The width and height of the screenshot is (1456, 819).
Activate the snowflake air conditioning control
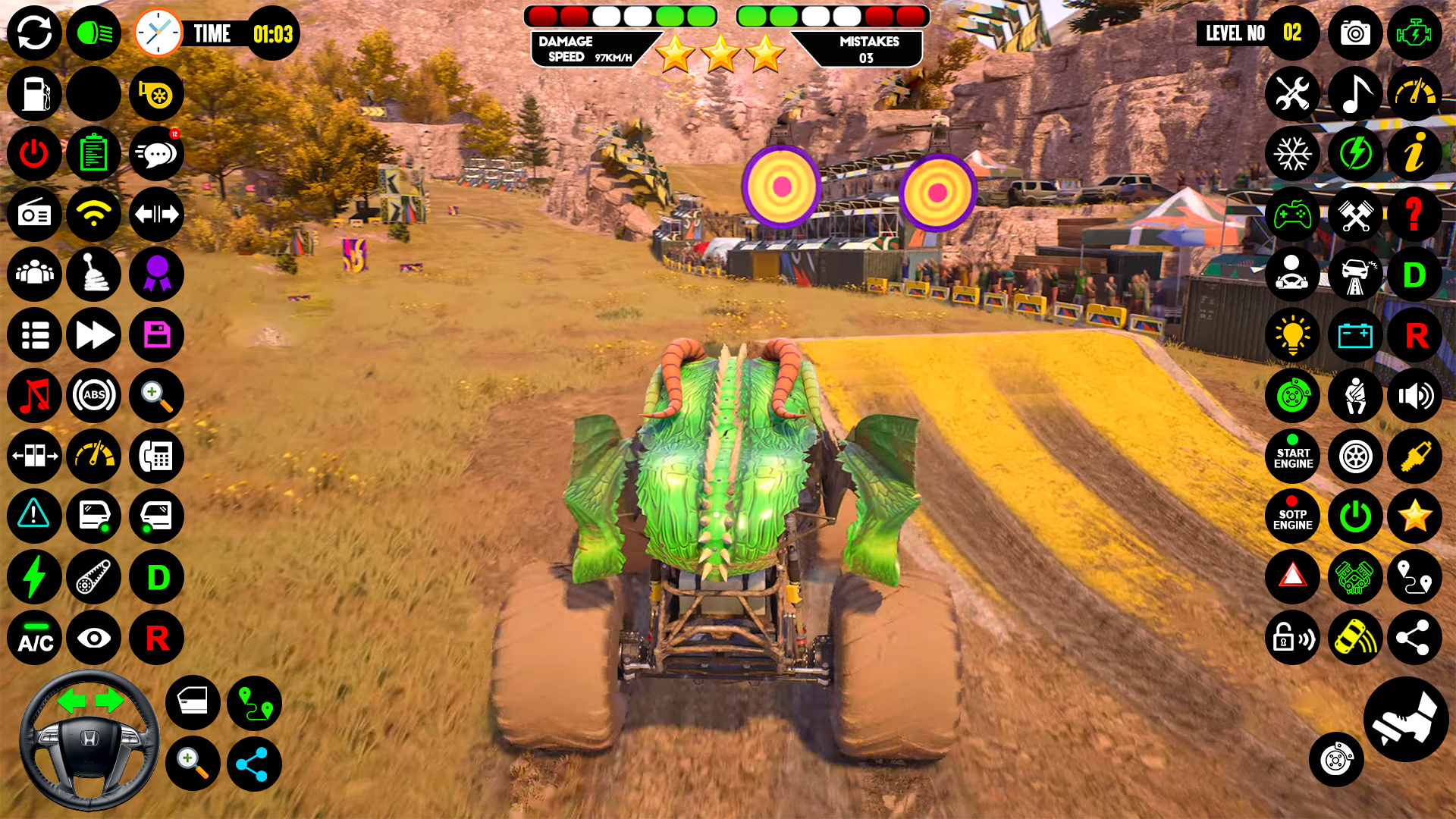tap(1293, 154)
